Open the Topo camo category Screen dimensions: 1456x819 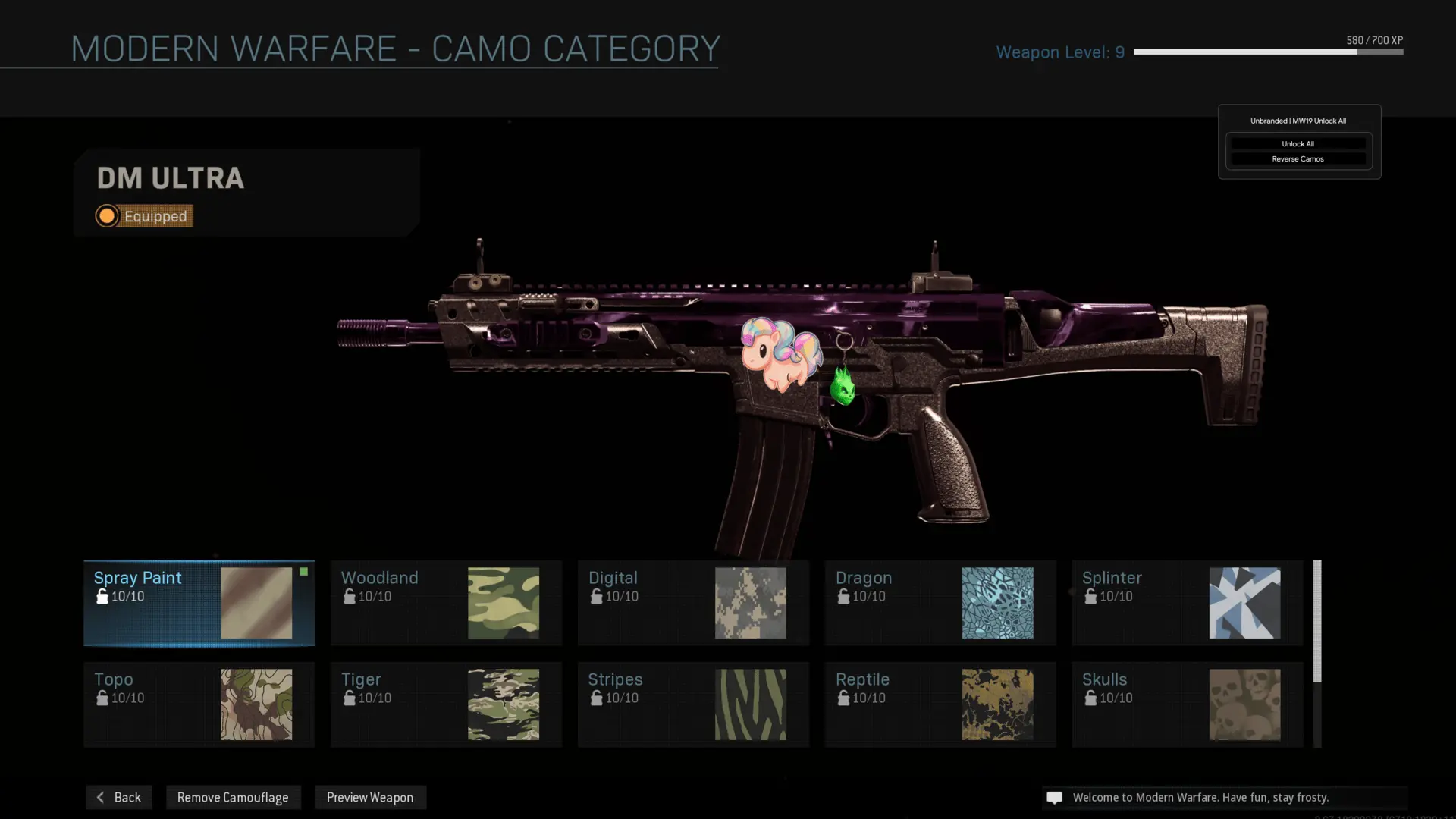coord(199,704)
